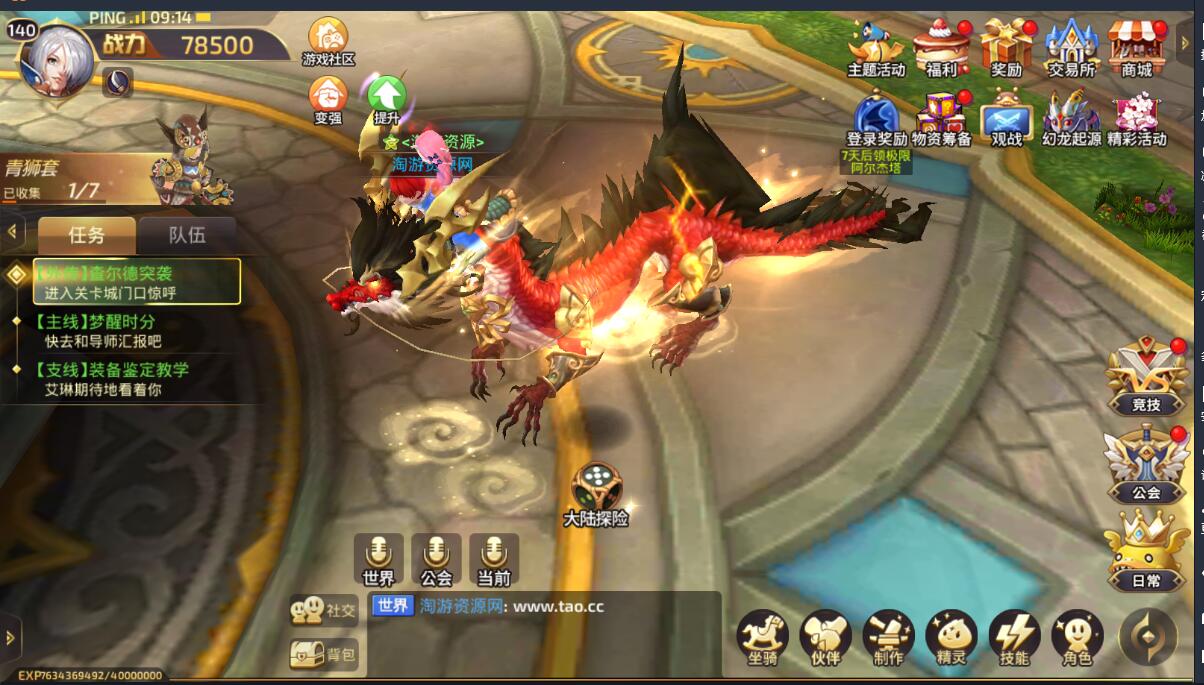Open the 福利 welfare cake icon
Image resolution: width=1204 pixels, height=685 pixels.
coord(942,46)
